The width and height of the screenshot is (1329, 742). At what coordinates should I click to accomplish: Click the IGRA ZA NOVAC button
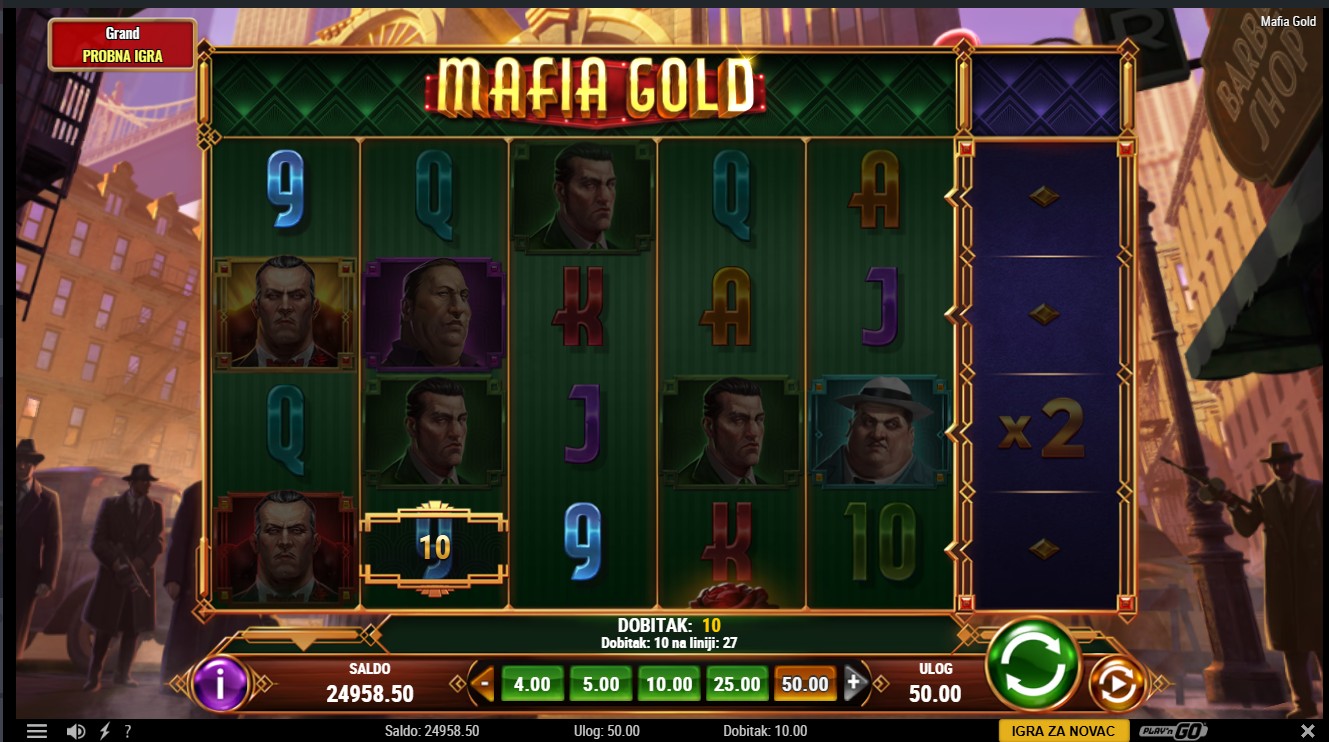(1063, 731)
